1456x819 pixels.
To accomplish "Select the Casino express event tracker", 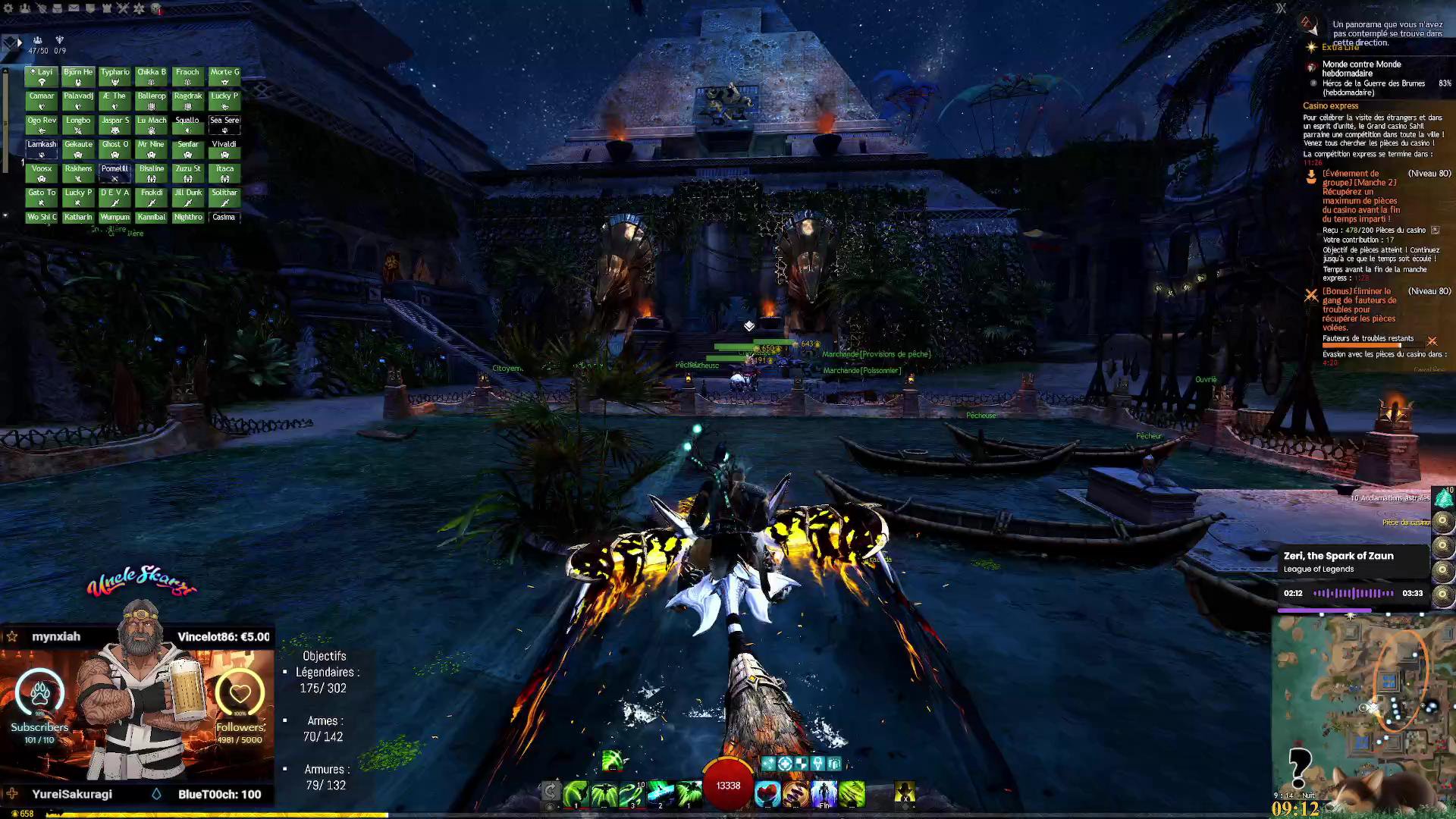I will pyautogui.click(x=1331, y=106).
